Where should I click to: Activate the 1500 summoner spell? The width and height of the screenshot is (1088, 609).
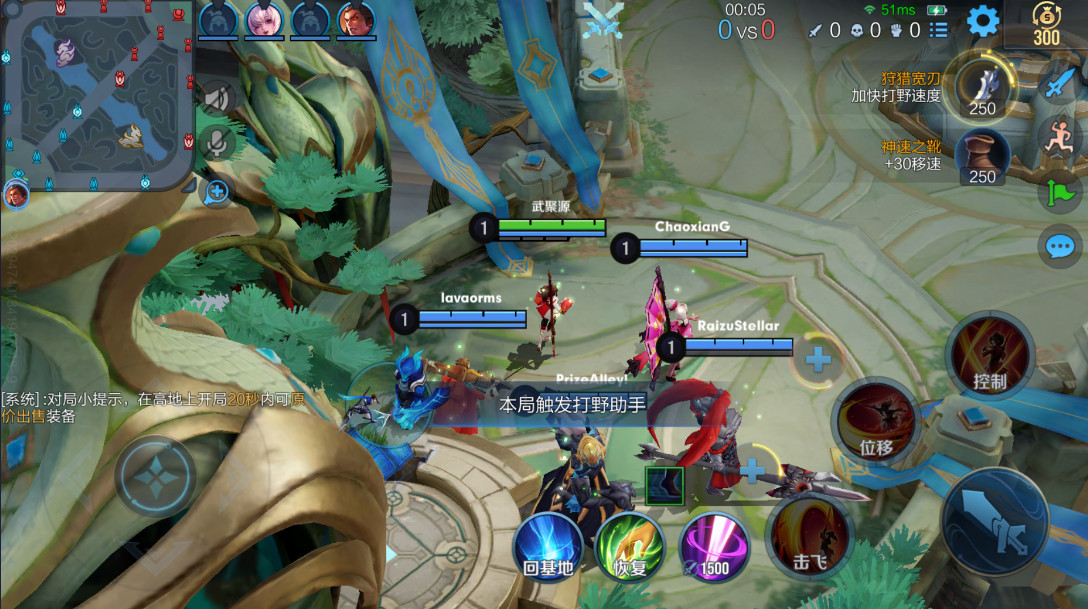point(713,547)
